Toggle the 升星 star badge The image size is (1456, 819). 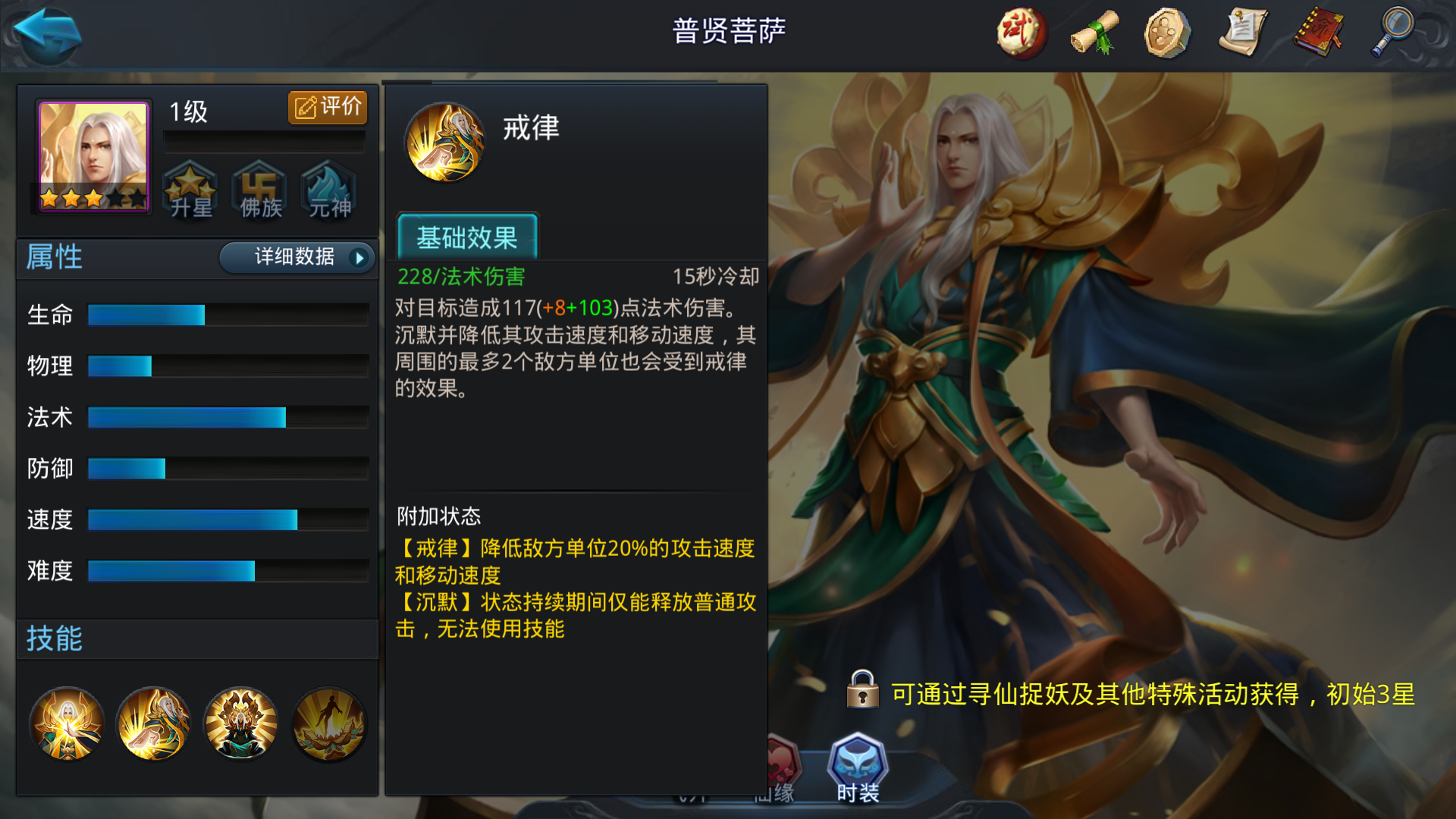191,192
